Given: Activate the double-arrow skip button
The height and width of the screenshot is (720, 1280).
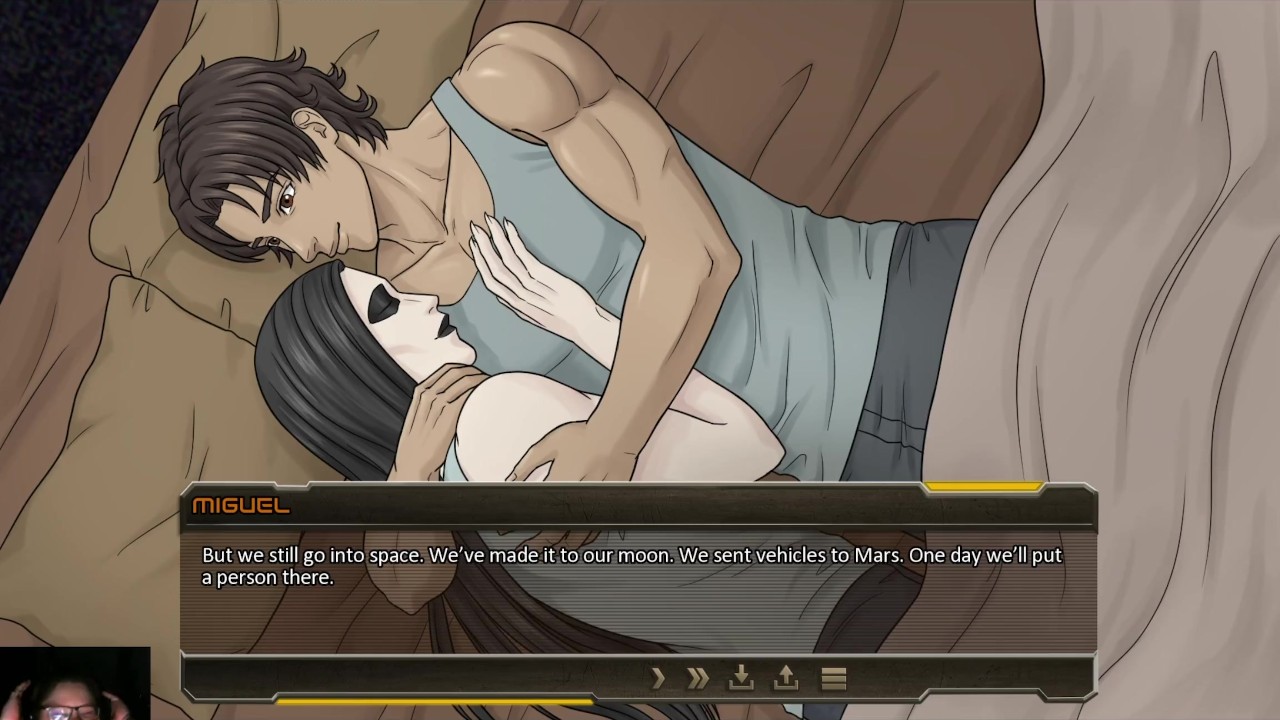Looking at the screenshot, I should coord(698,679).
